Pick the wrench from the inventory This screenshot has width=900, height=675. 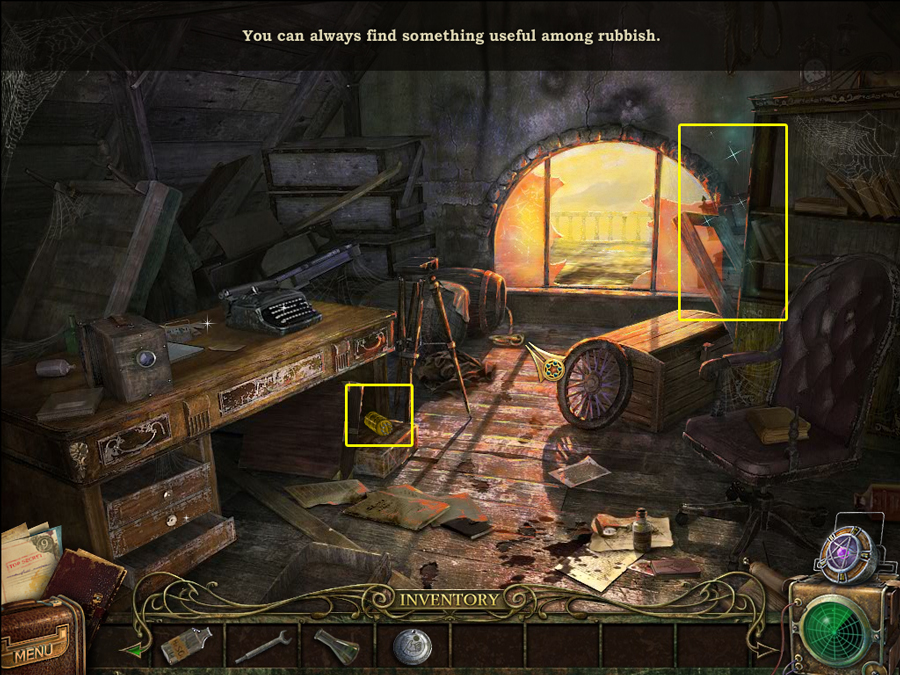tap(263, 646)
